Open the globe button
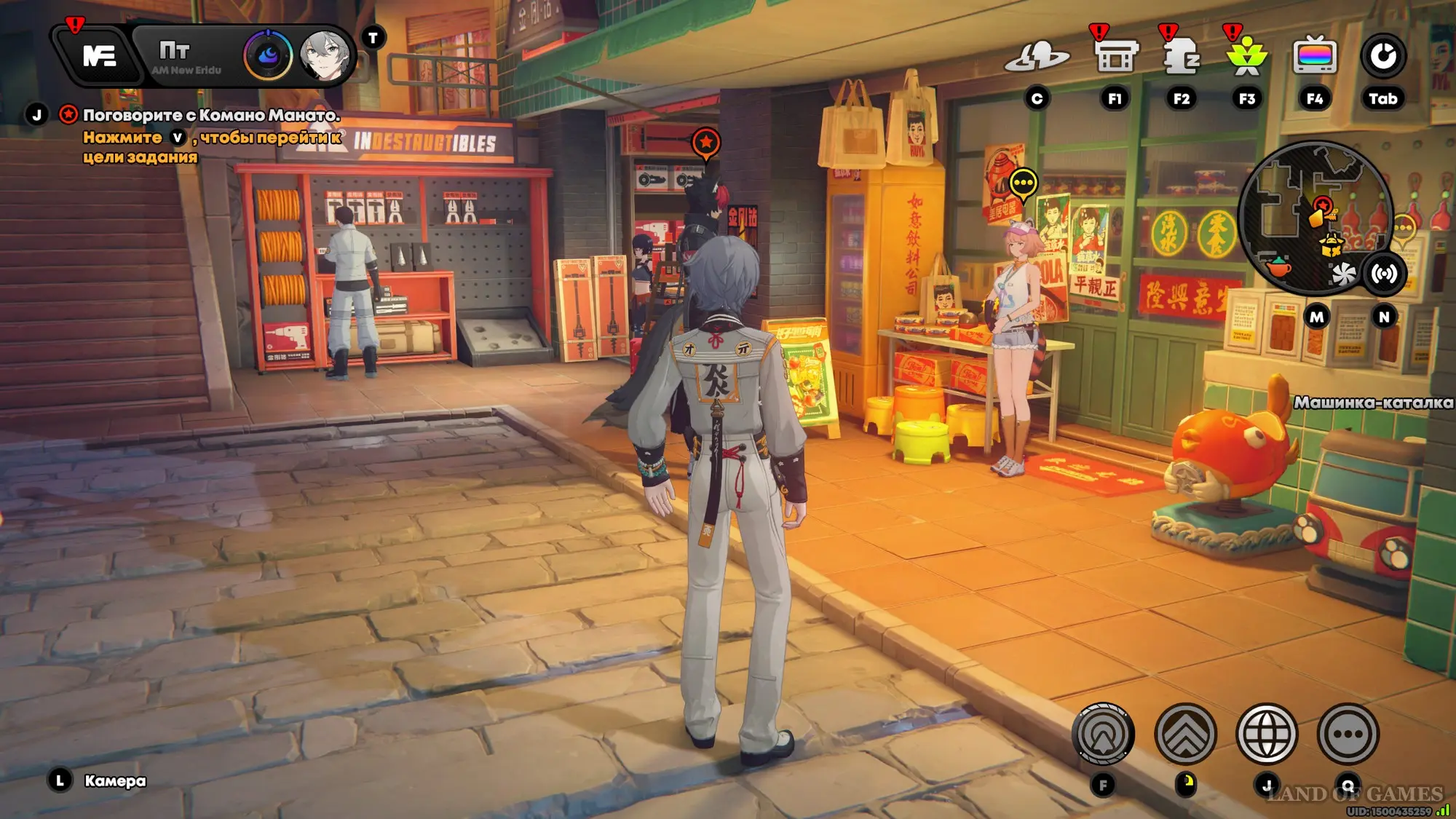The image size is (1456, 819). pyautogui.click(x=1267, y=734)
